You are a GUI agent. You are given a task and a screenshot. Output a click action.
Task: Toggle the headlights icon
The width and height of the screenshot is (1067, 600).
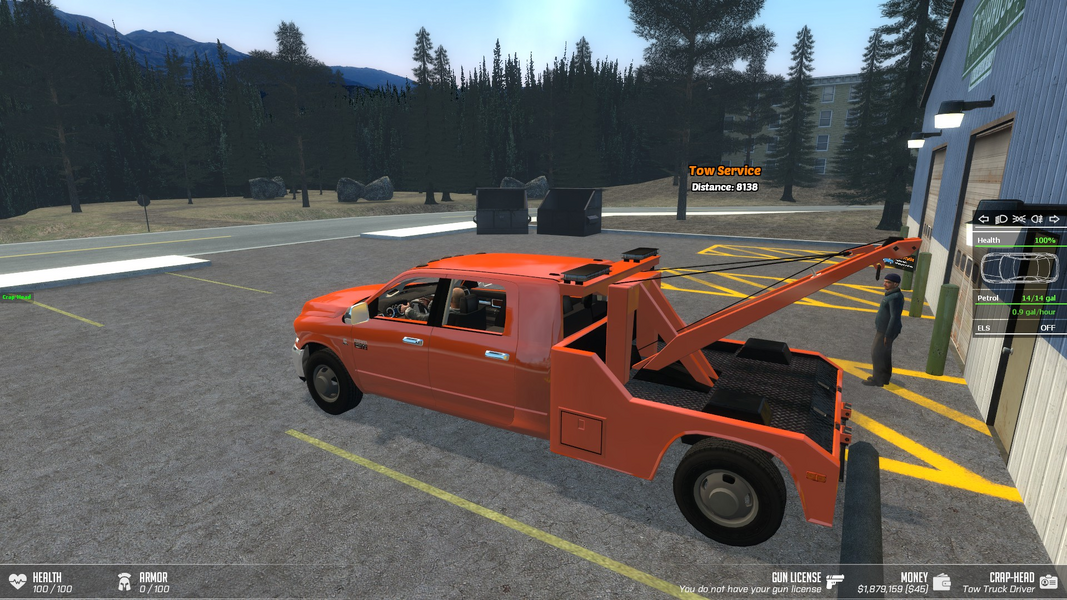point(1001,219)
